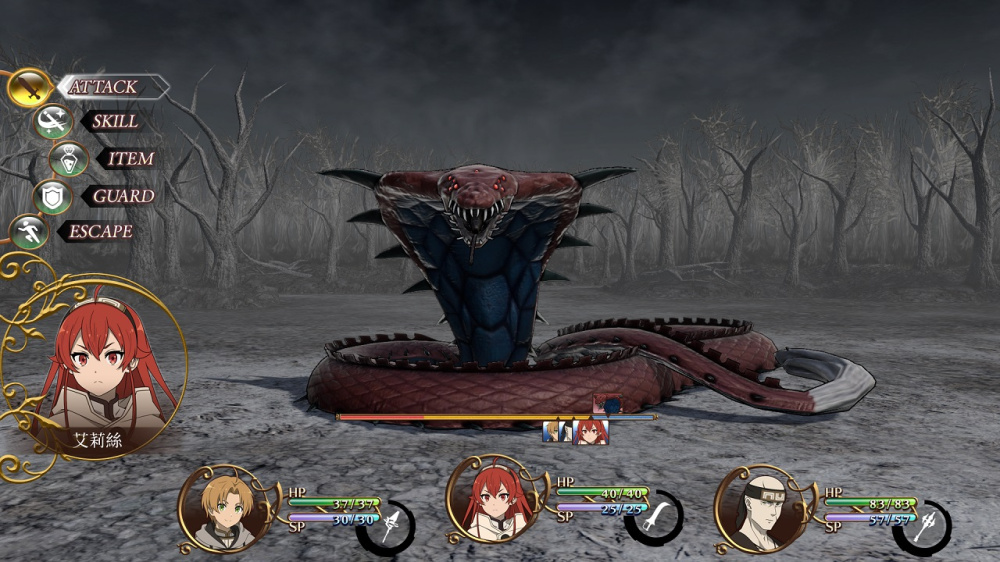1000x562 pixels.
Task: Open the SKILL command list
Action: [116, 122]
